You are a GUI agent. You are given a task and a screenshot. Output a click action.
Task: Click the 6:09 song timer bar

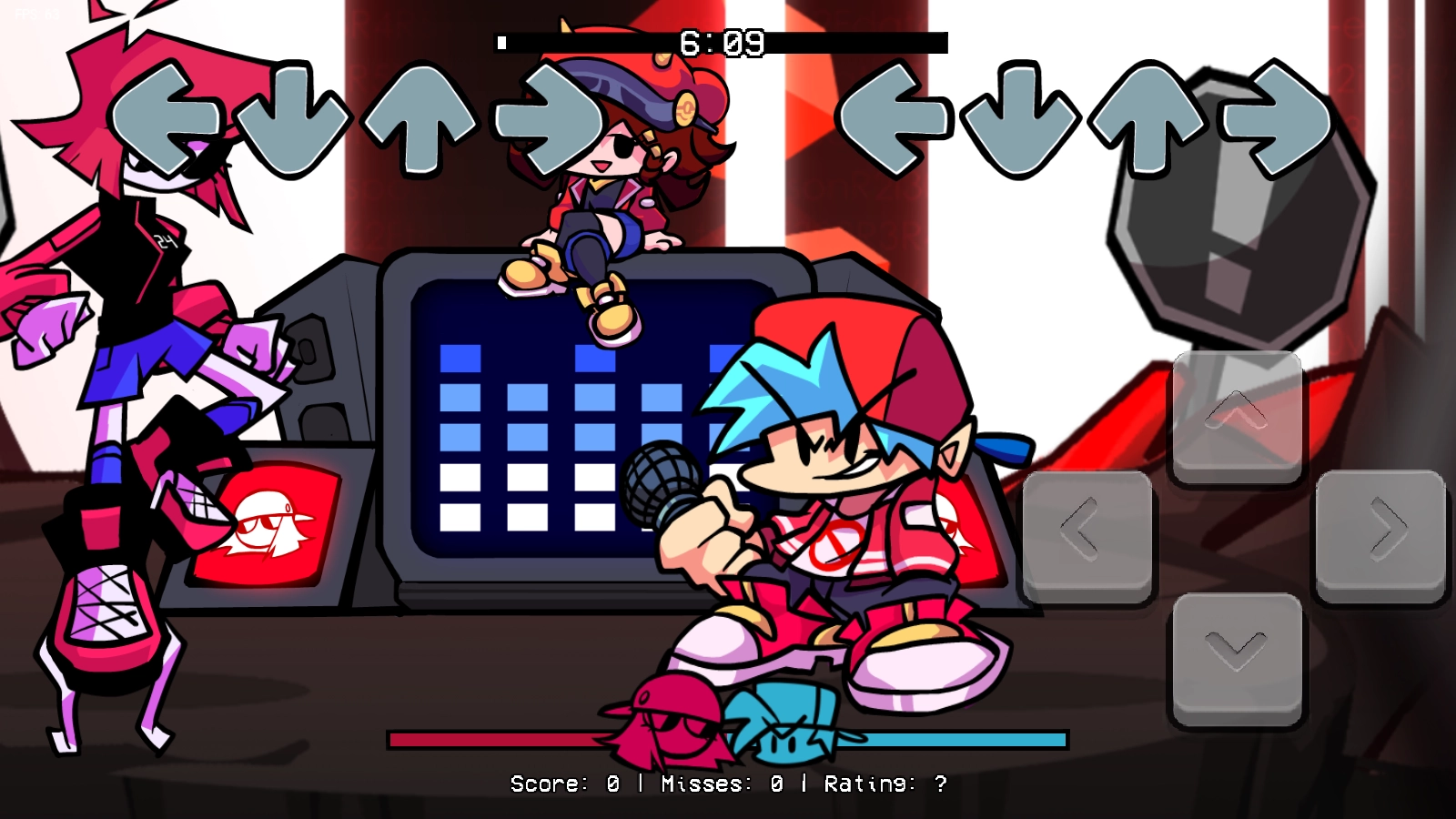click(x=723, y=40)
